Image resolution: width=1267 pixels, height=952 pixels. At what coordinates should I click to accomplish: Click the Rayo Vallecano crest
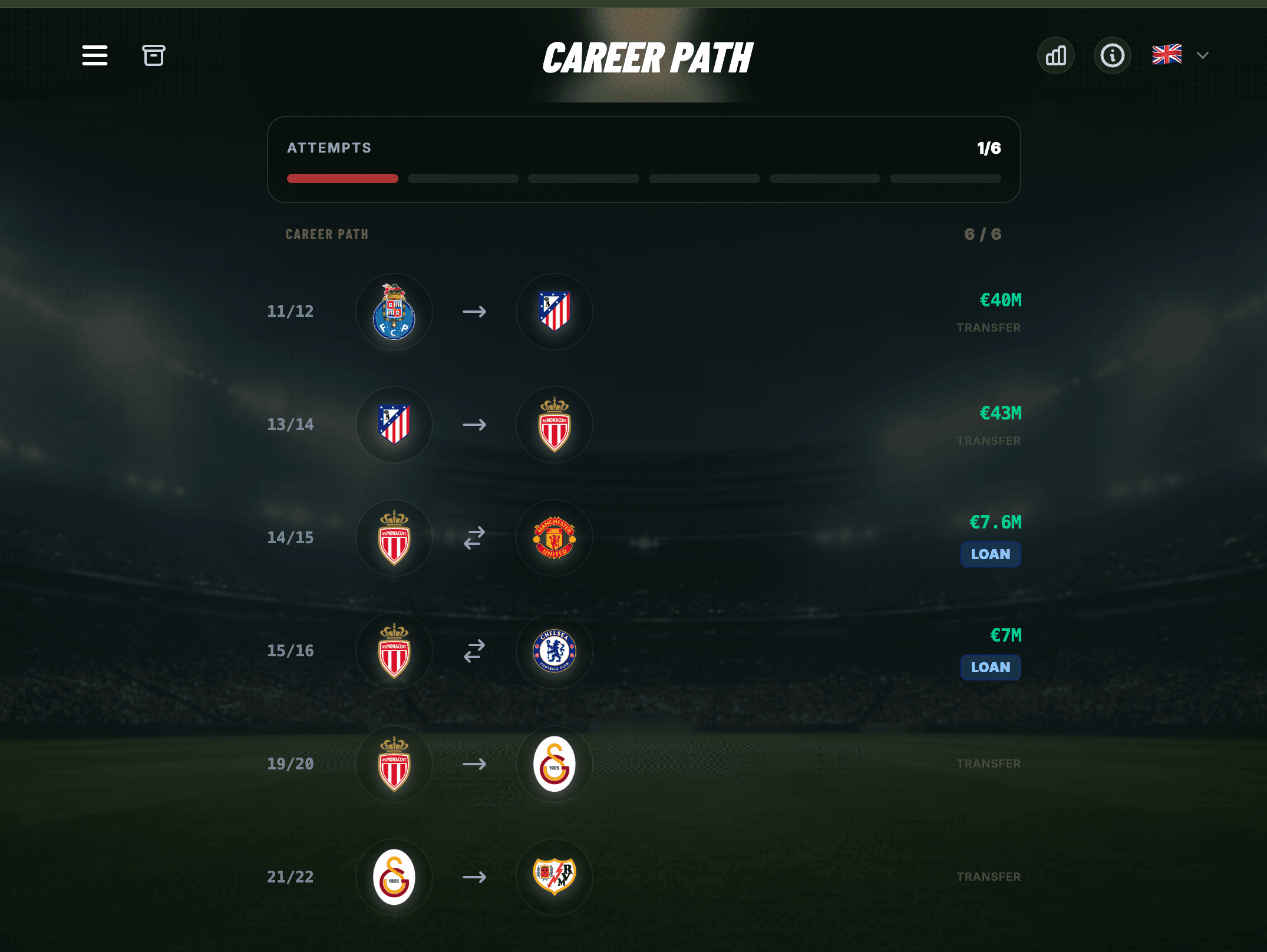click(554, 877)
